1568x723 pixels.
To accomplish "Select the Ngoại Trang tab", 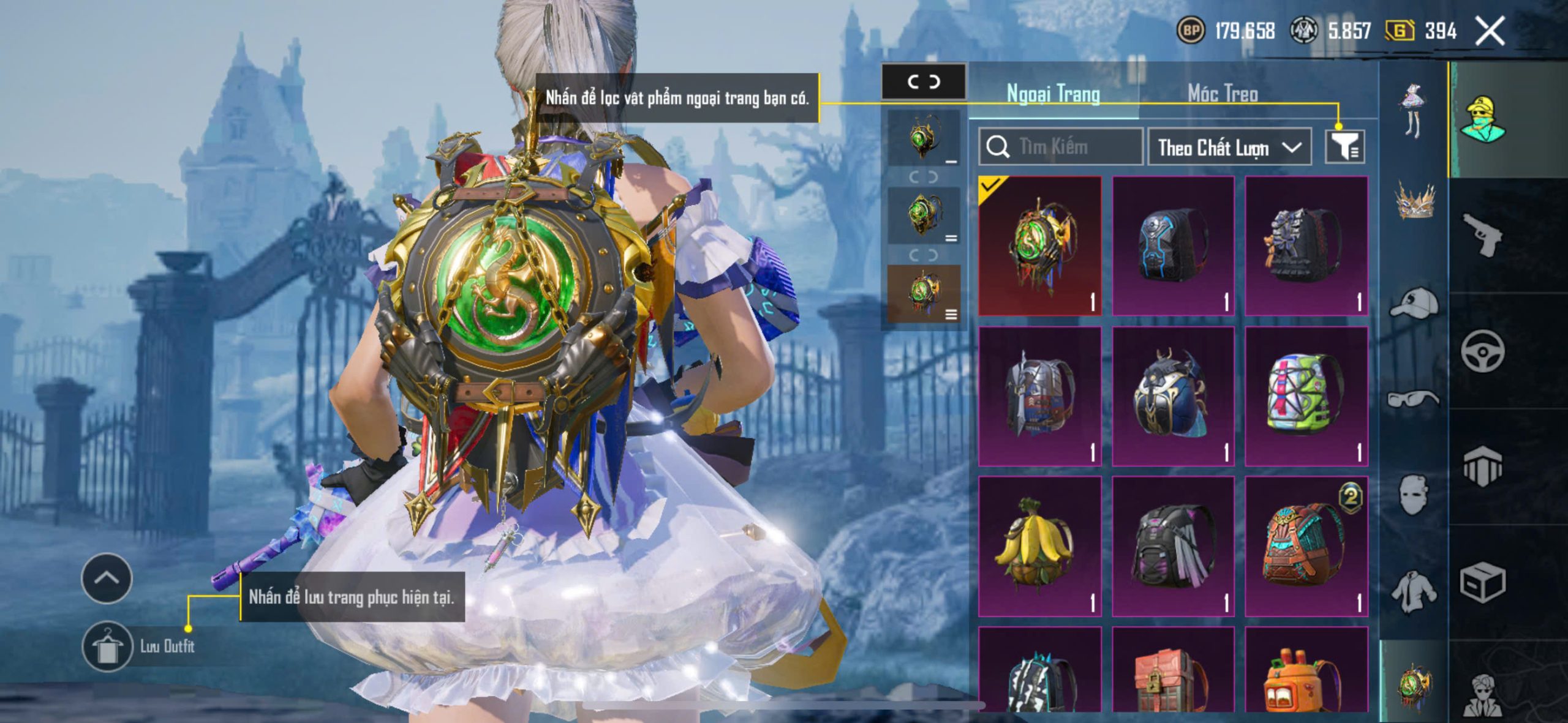I will tap(1053, 94).
